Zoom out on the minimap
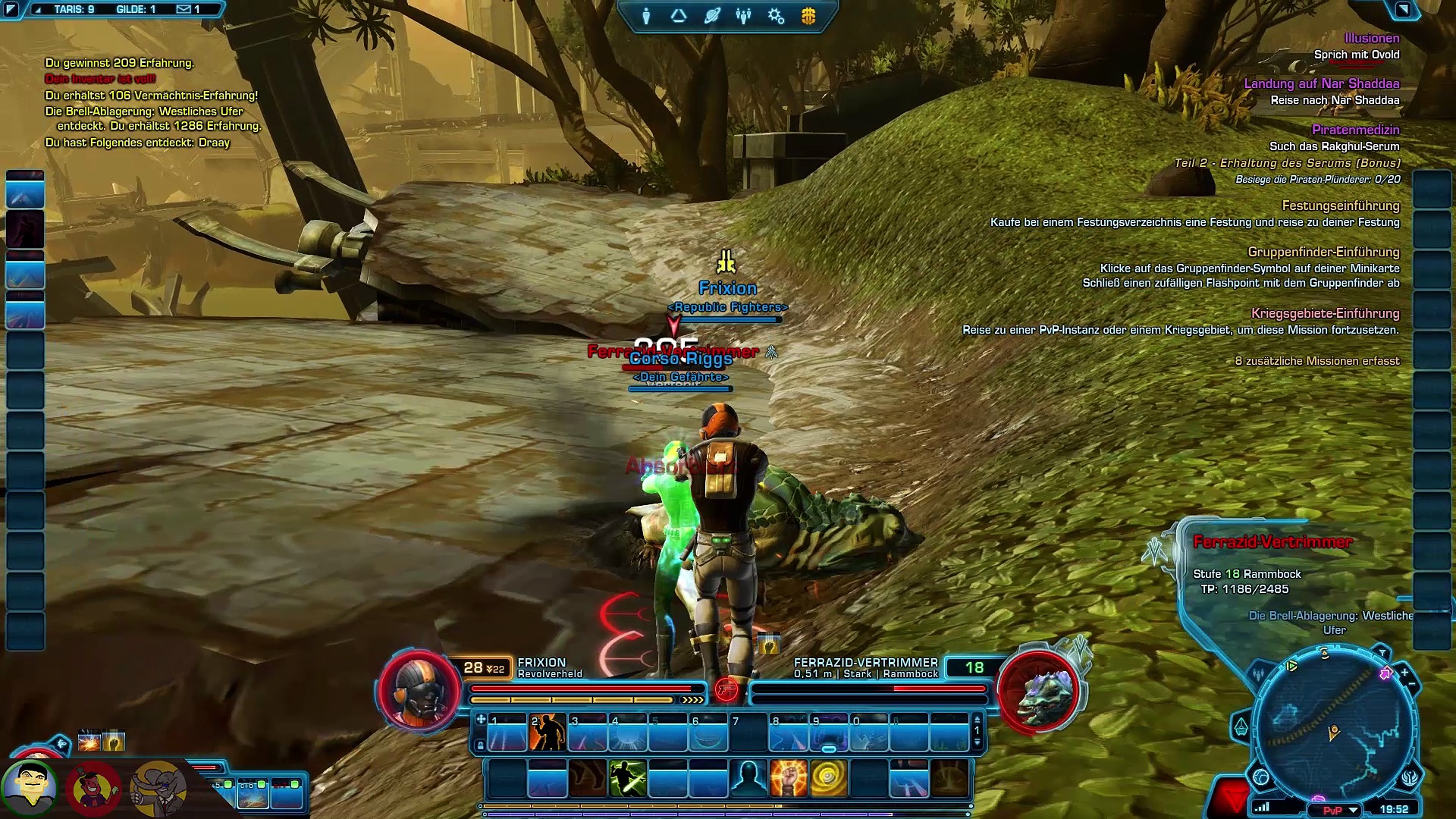This screenshot has height=819, width=1456. (x=1412, y=686)
